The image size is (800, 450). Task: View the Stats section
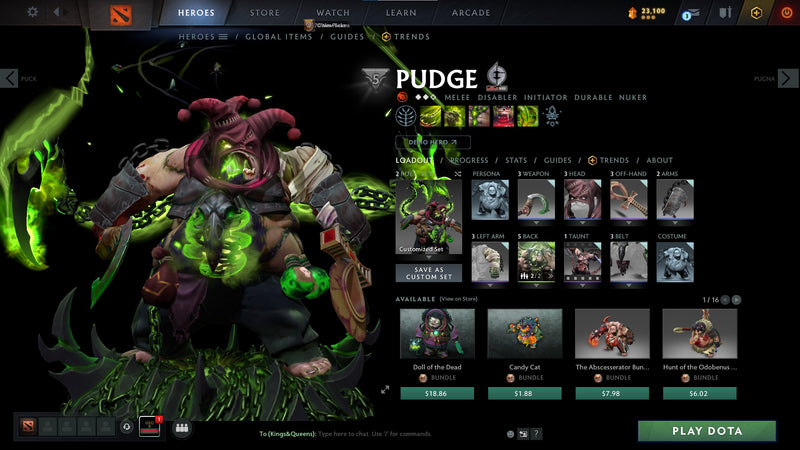click(516, 160)
